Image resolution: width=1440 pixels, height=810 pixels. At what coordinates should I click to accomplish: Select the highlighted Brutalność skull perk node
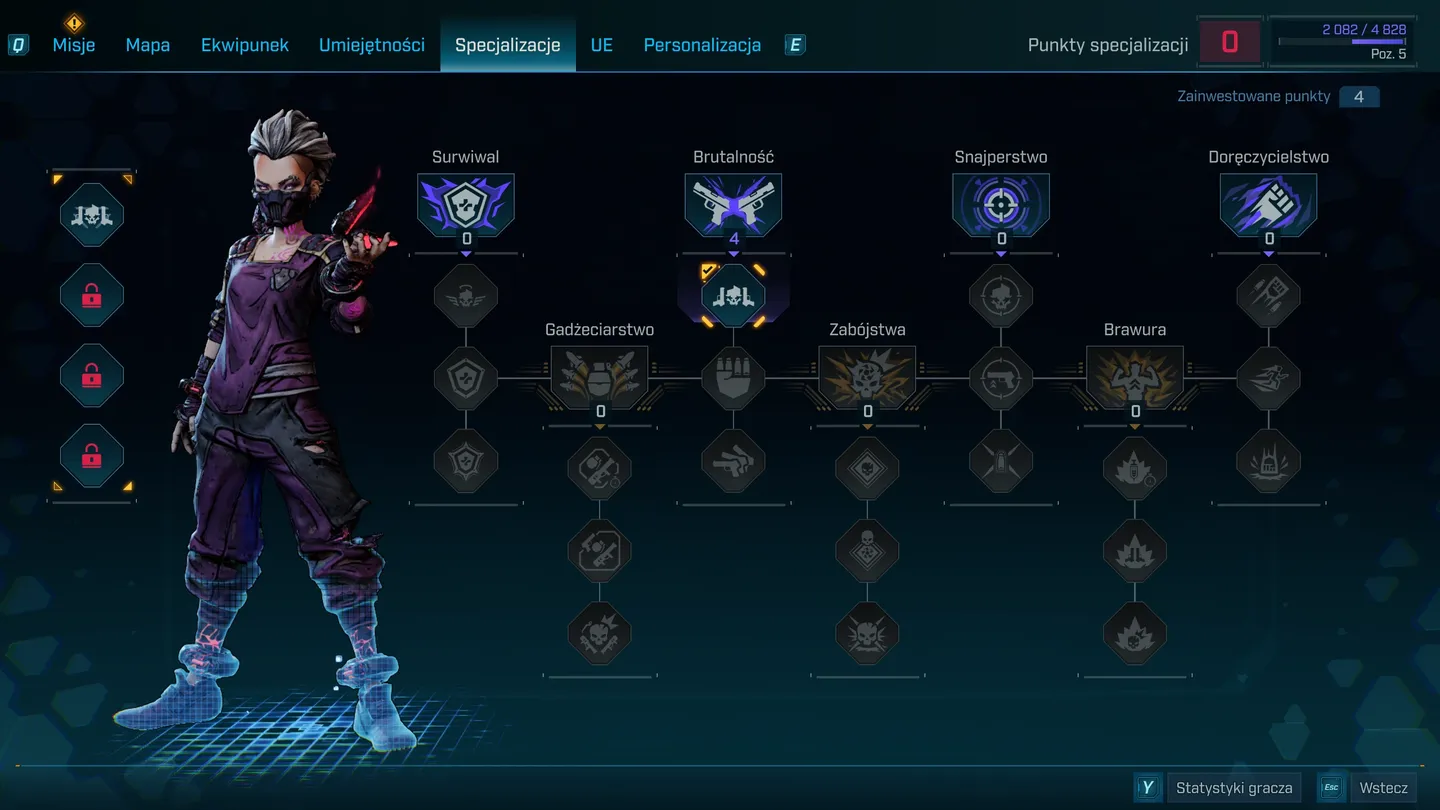click(733, 296)
